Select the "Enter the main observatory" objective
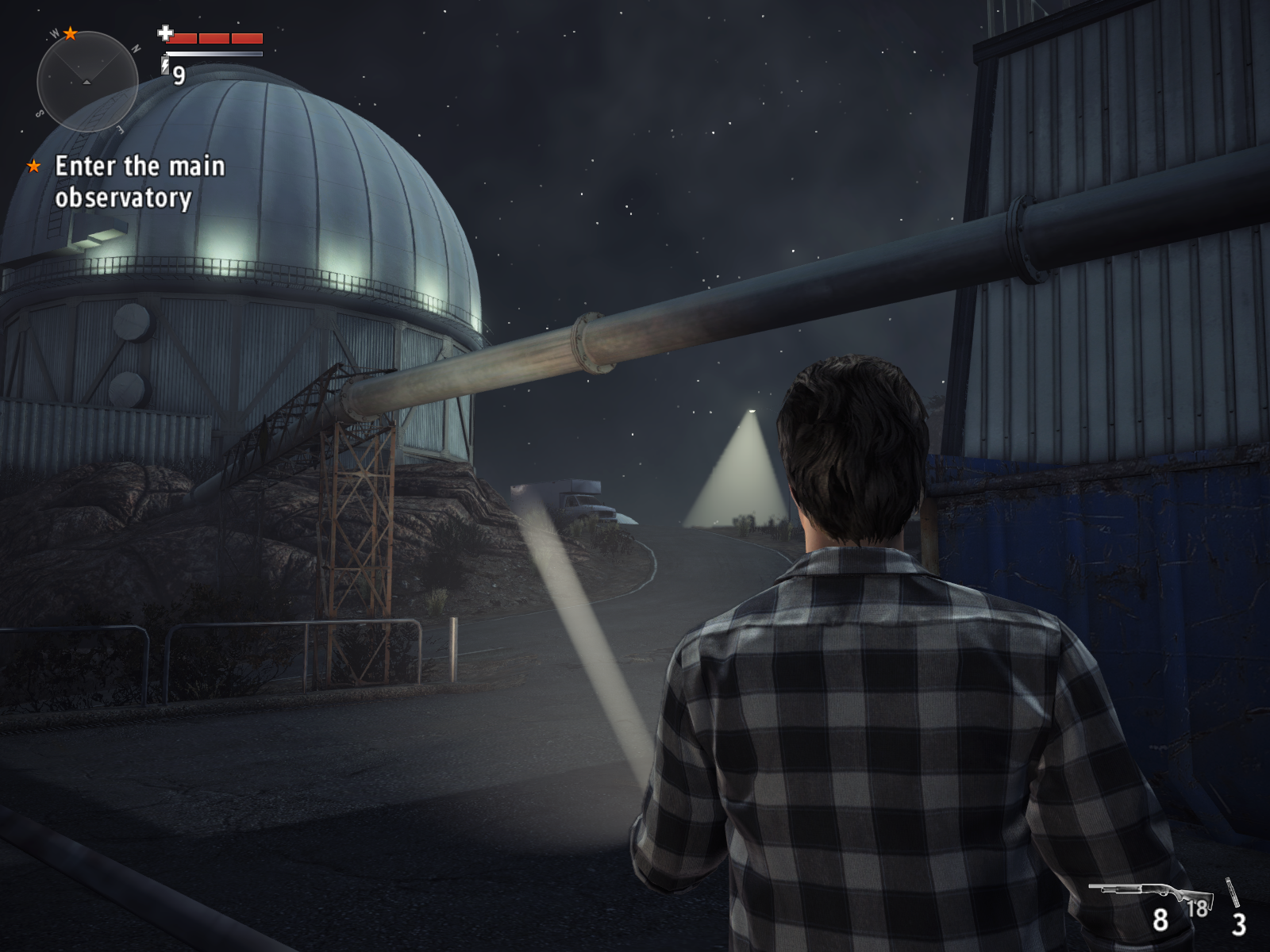This screenshot has height=952, width=1270. click(x=139, y=182)
